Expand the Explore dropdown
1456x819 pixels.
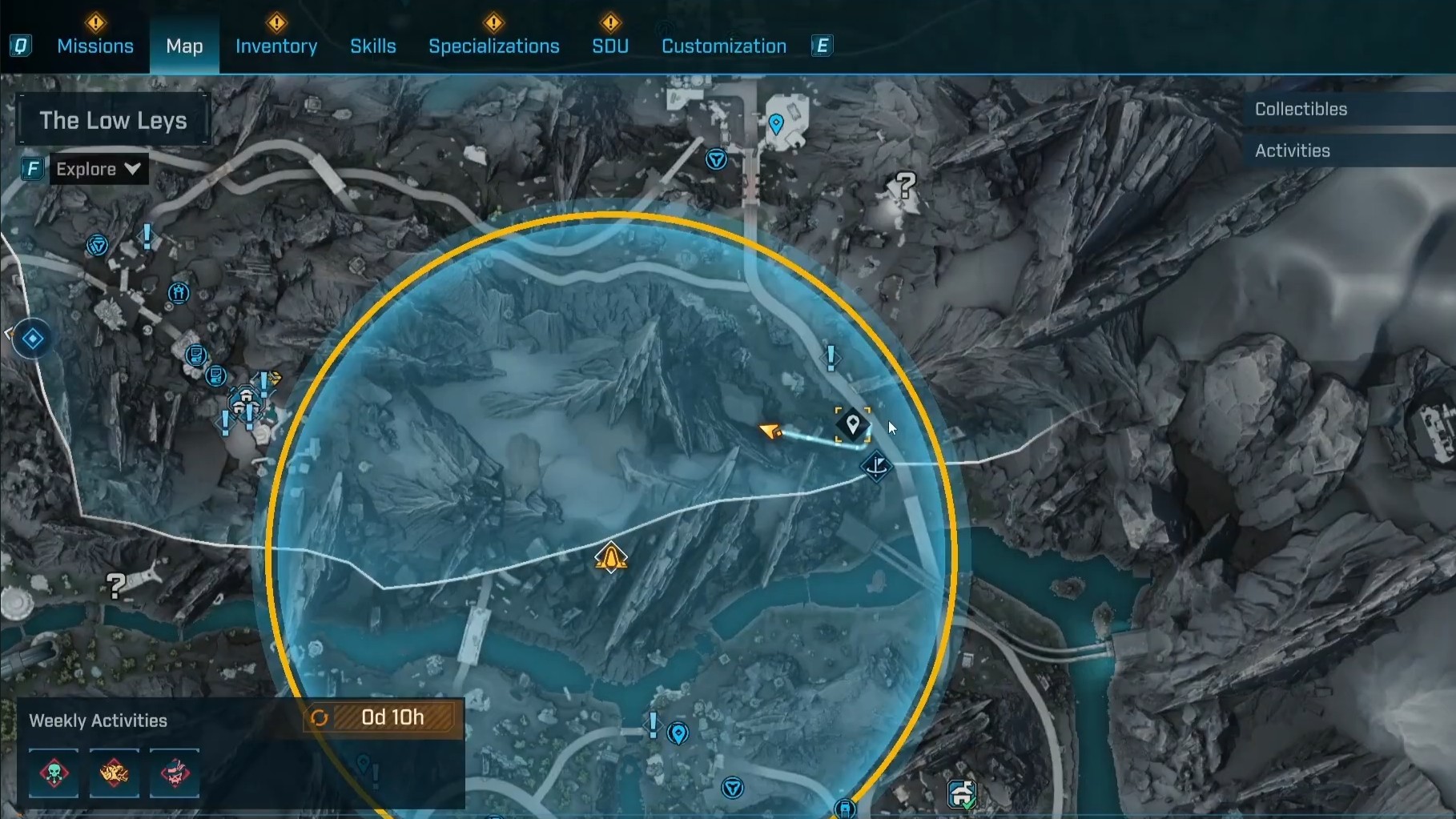coord(99,169)
